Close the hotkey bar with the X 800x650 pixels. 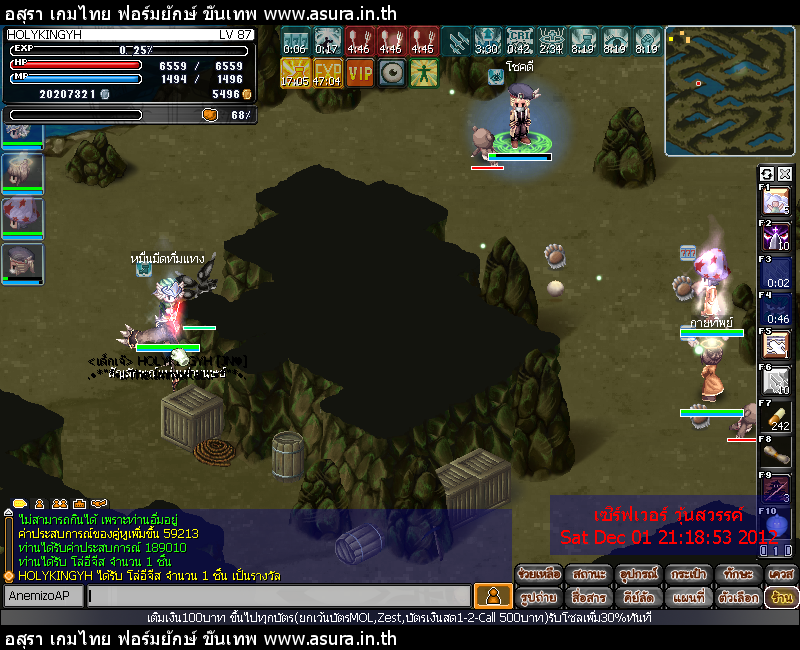tap(784, 173)
